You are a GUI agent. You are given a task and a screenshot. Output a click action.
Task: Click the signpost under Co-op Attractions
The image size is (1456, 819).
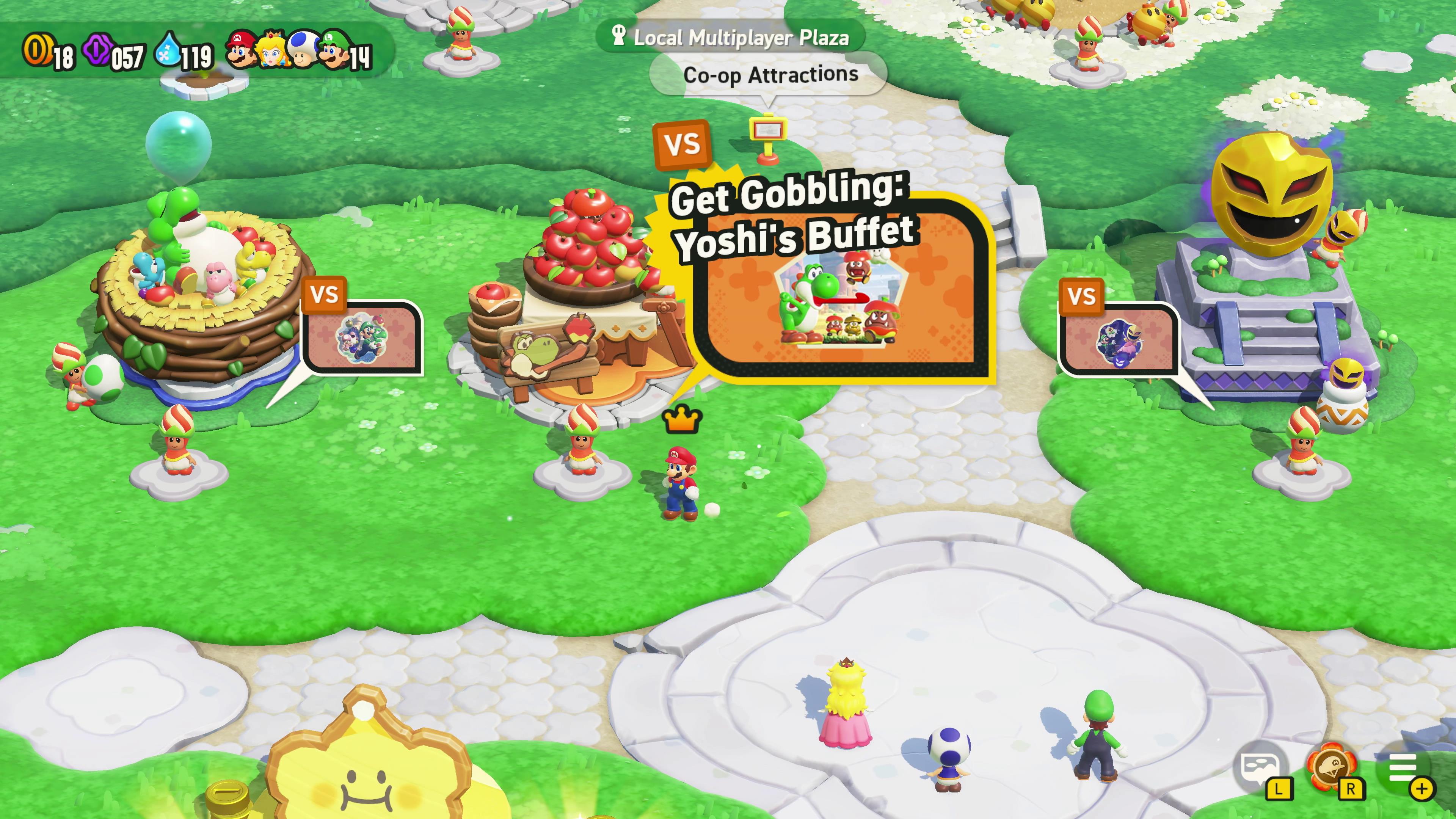[x=767, y=135]
